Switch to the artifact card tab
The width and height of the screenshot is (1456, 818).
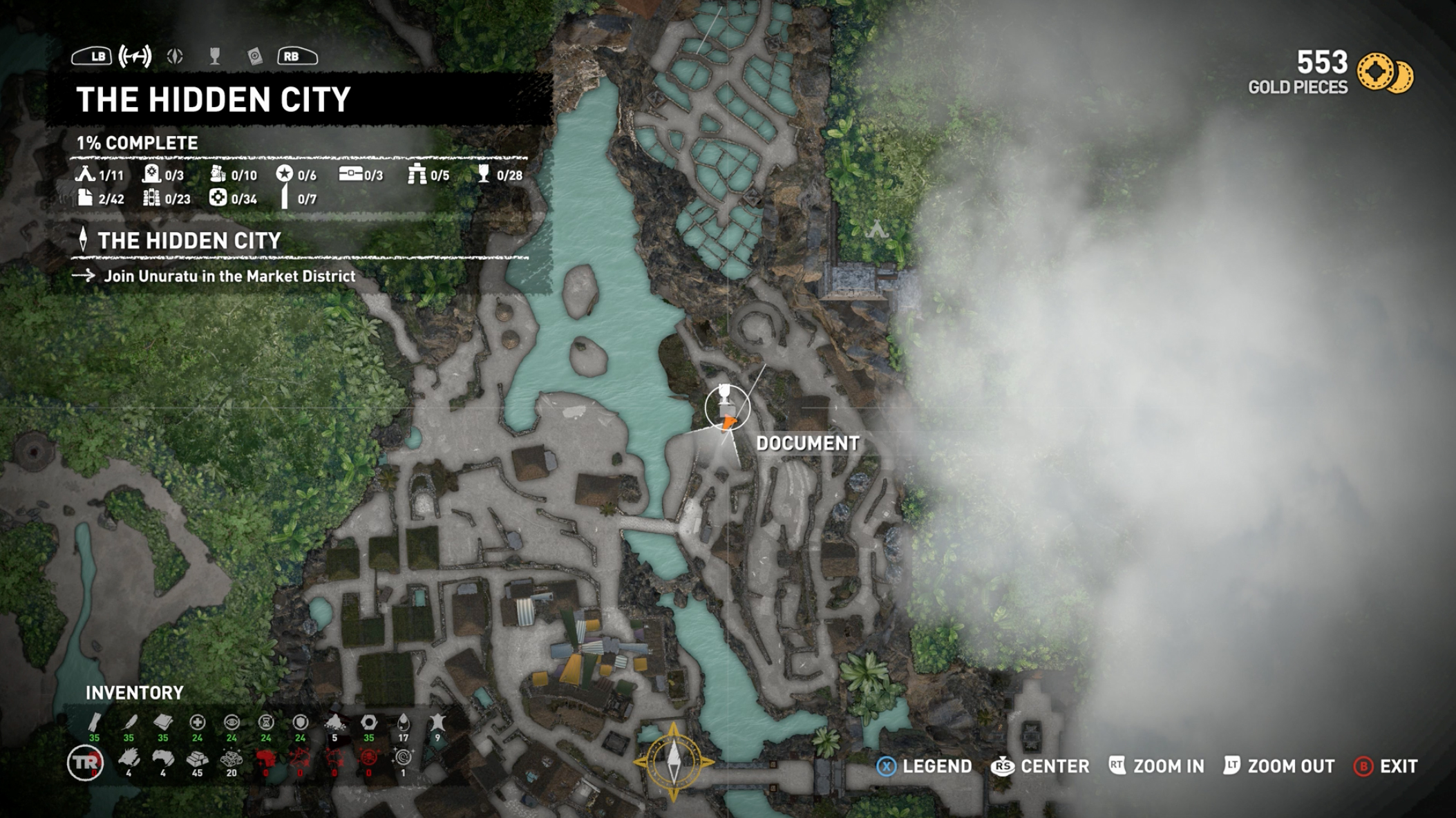click(255, 57)
